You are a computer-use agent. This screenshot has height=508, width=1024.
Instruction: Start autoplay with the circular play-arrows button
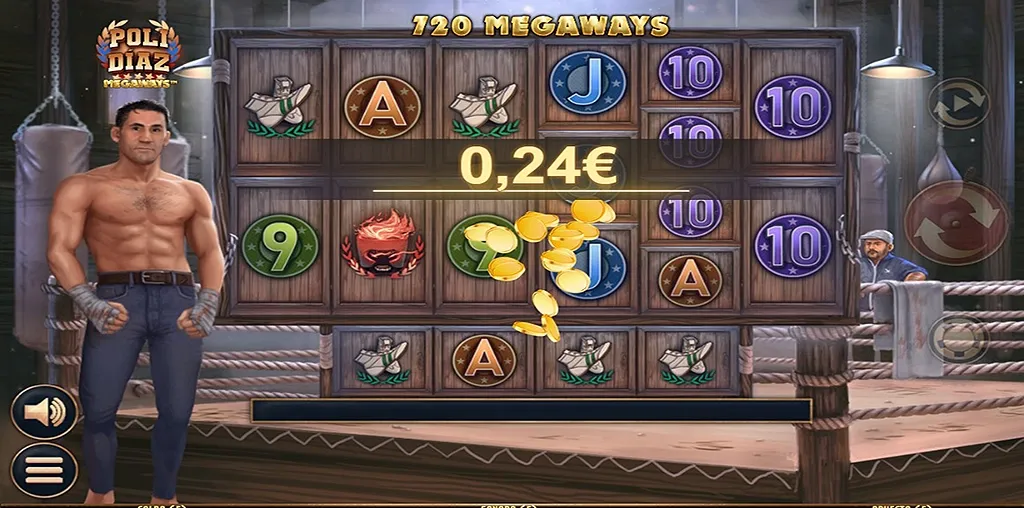coord(958,103)
